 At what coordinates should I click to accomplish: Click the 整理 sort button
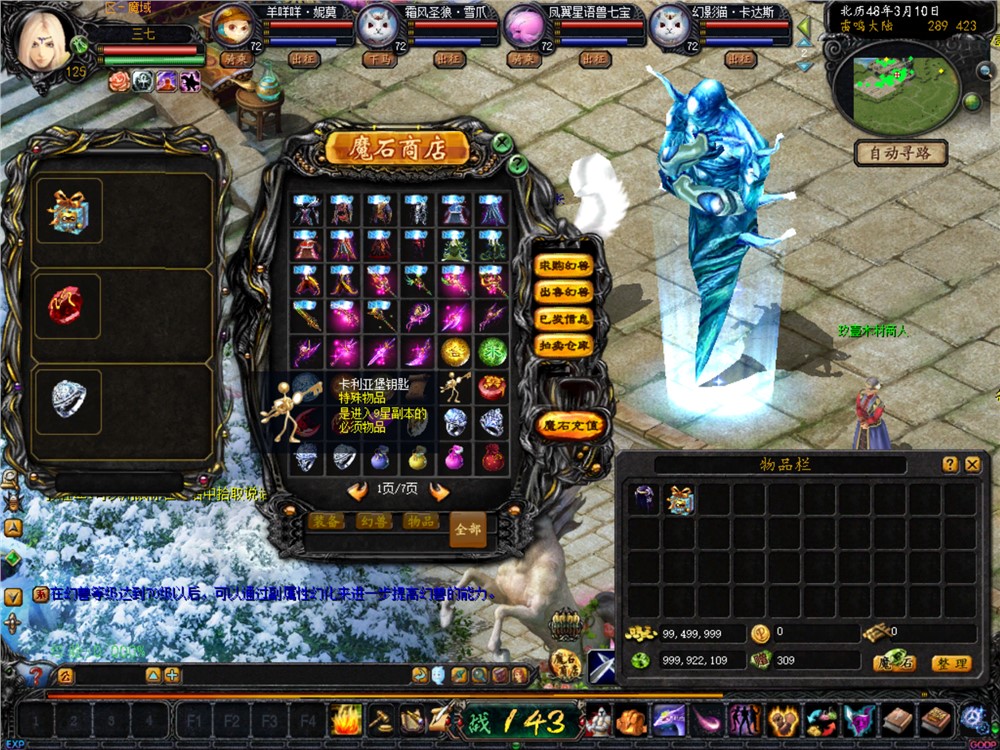949,663
